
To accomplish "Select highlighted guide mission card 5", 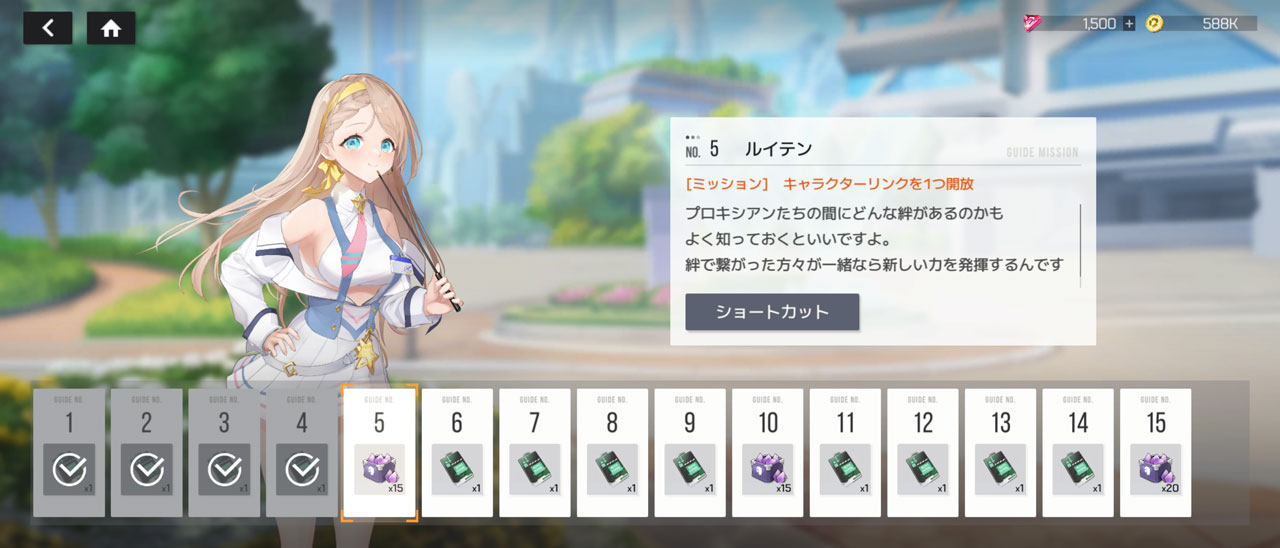I will coord(379,452).
